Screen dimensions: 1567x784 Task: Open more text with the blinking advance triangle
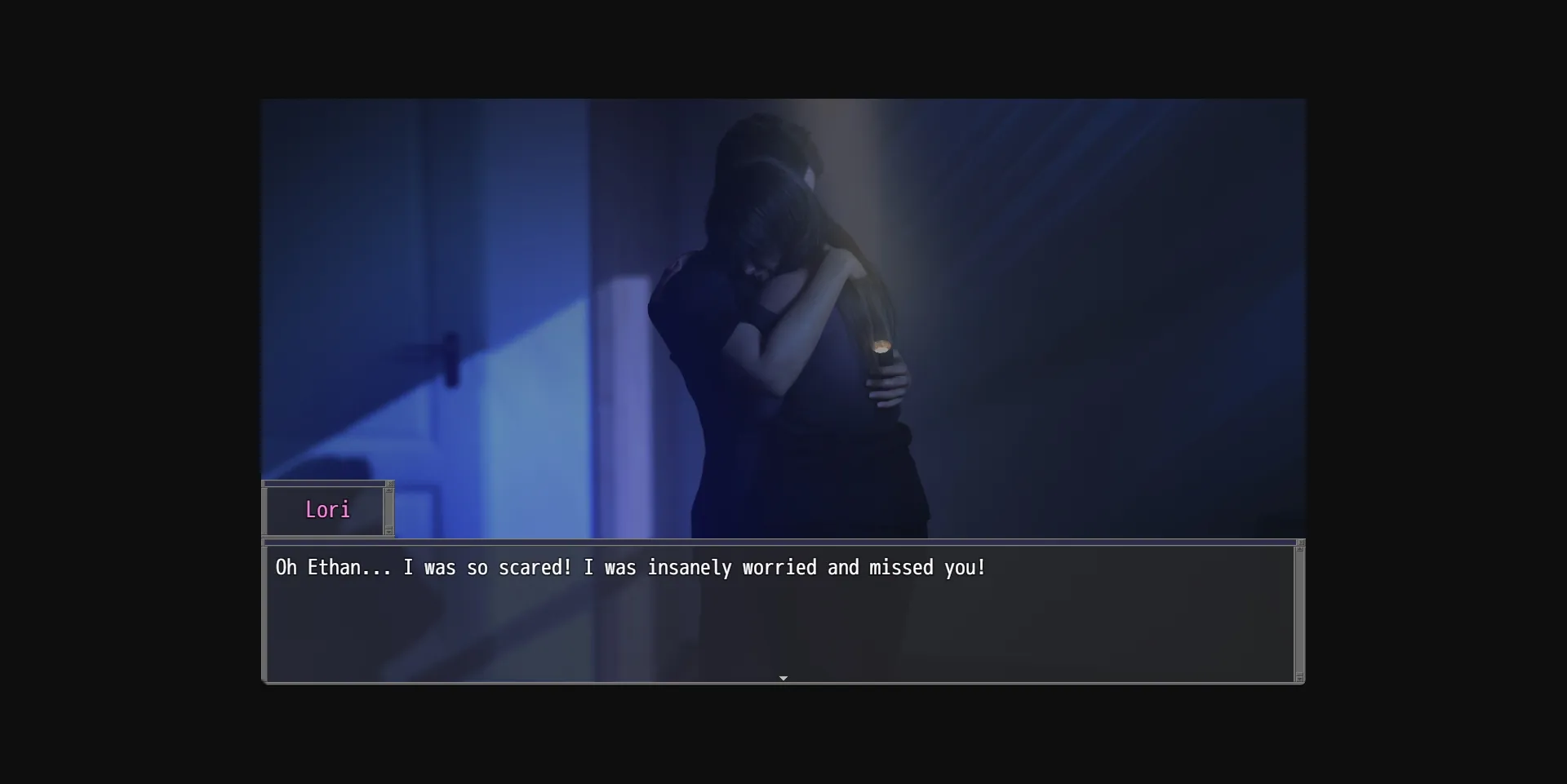783,678
